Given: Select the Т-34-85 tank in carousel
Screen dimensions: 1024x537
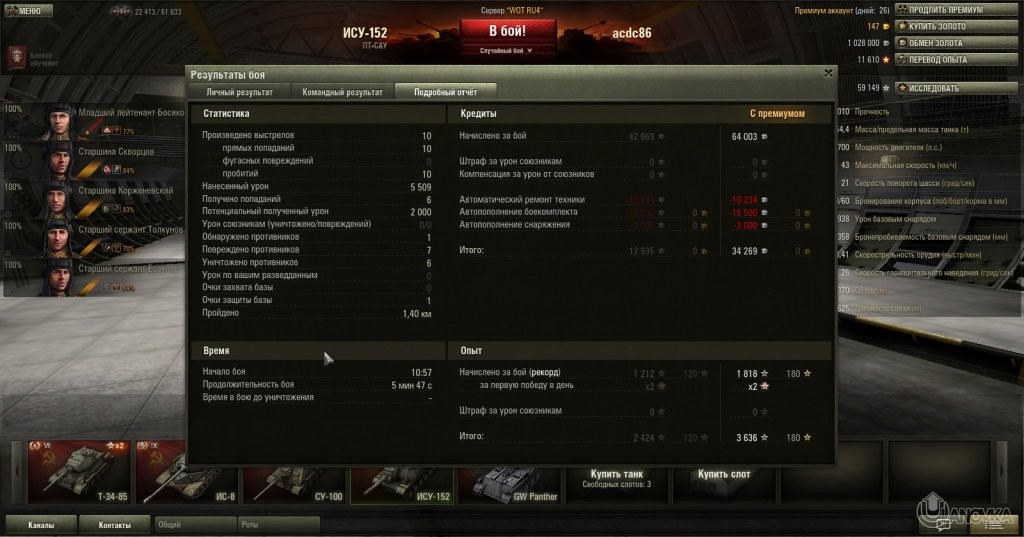Looking at the screenshot, I should point(78,471).
